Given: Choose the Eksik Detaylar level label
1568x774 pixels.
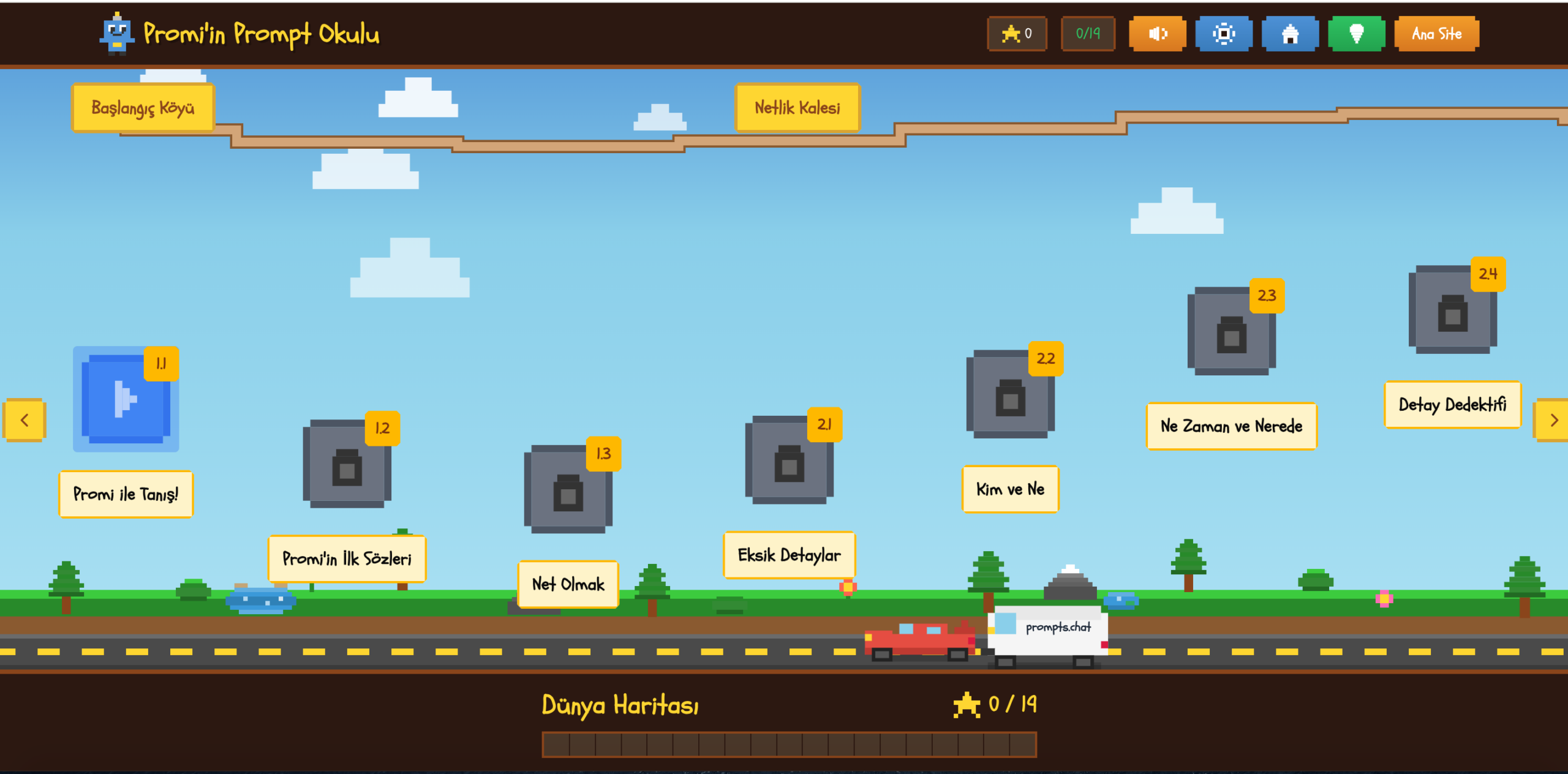Looking at the screenshot, I should [x=789, y=555].
